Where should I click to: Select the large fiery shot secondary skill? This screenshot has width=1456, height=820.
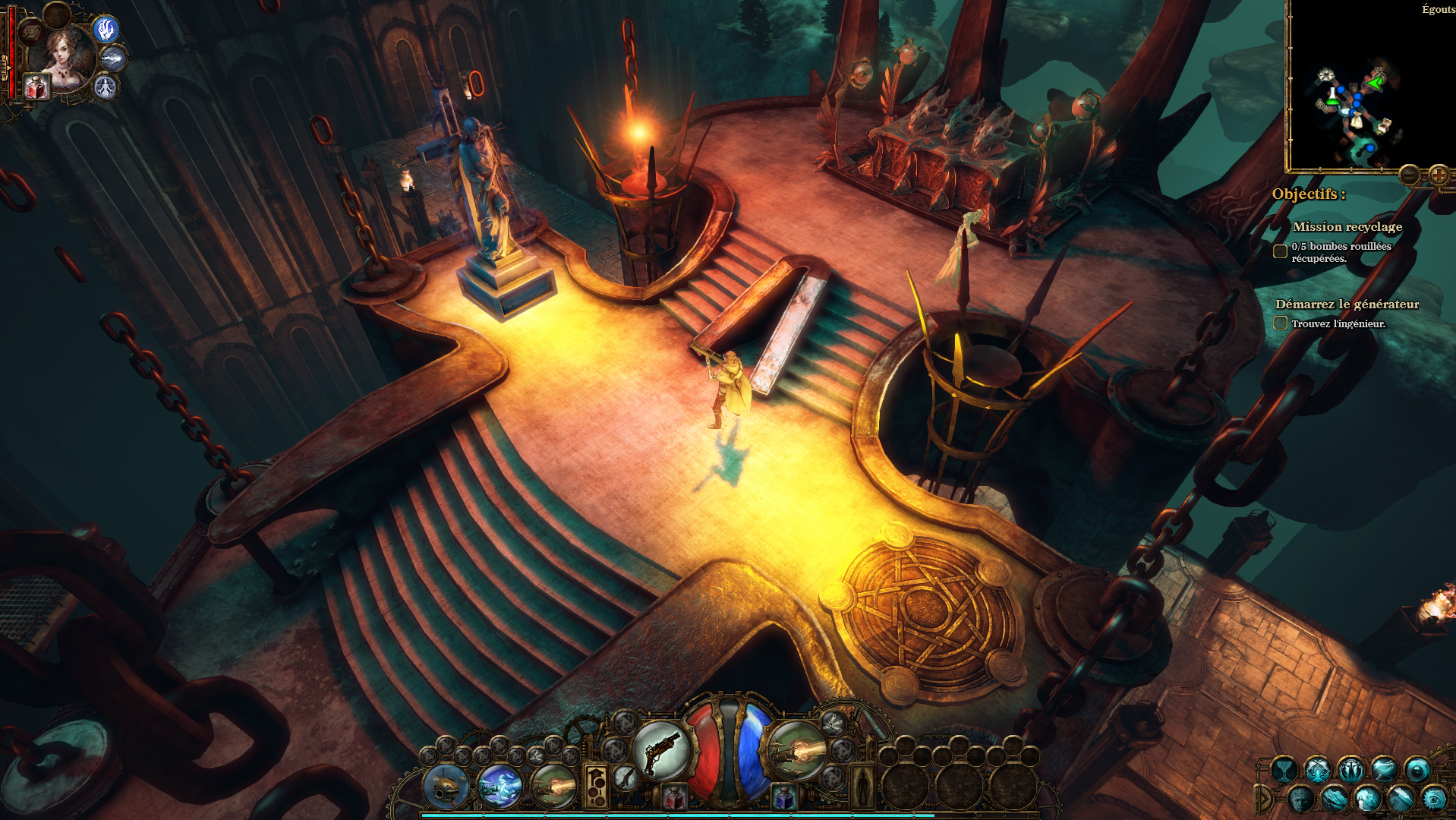pyautogui.click(x=797, y=751)
